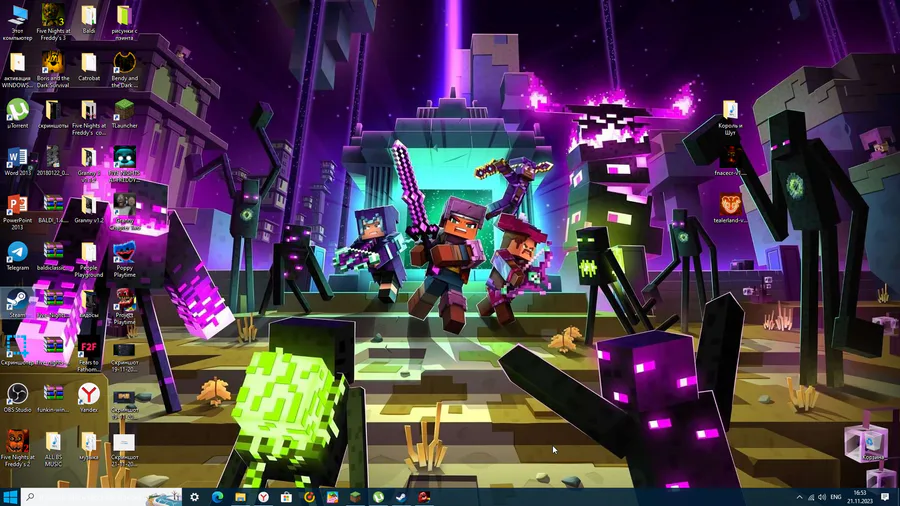Select the Recycle Bin desktop icon
900x506 pixels.
click(871, 442)
